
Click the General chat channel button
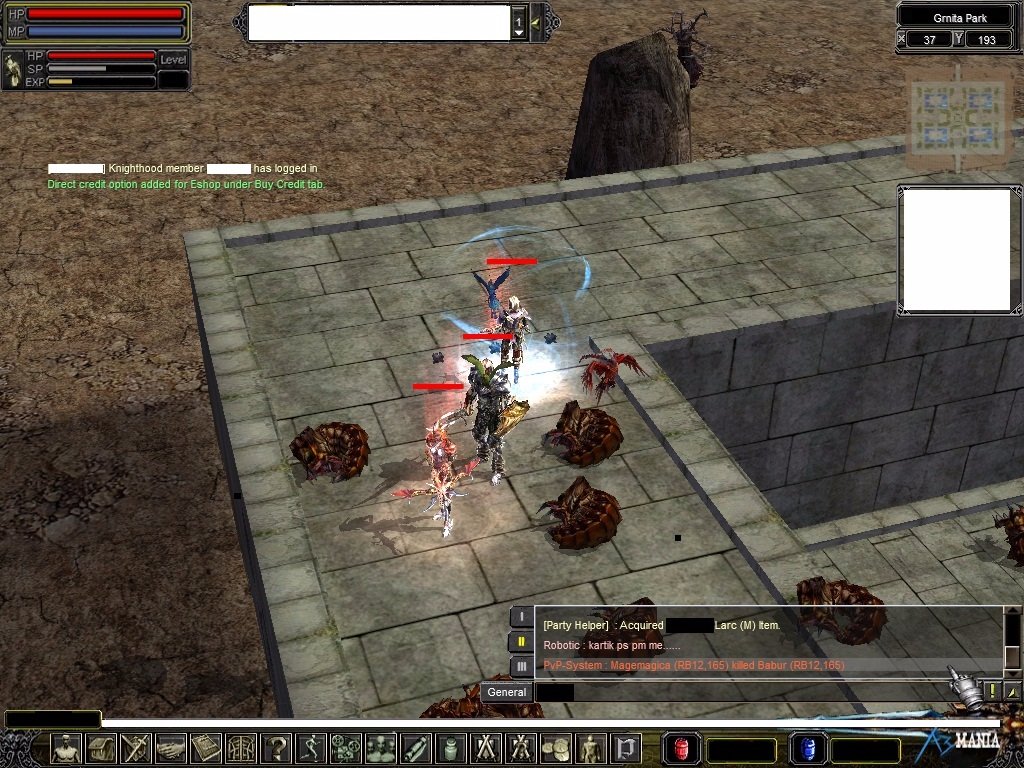[x=507, y=692]
